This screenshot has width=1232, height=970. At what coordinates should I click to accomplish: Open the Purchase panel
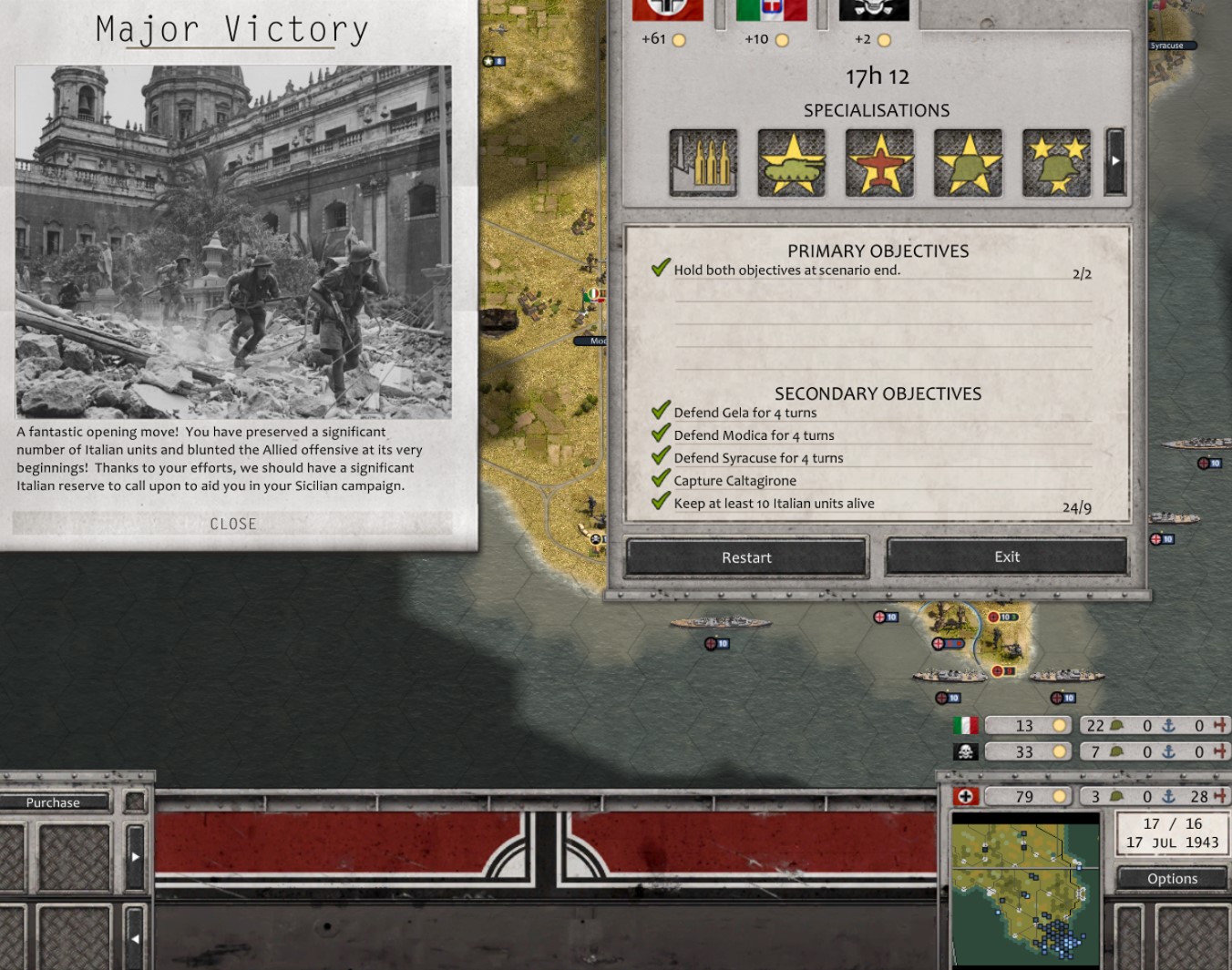pyautogui.click(x=53, y=802)
